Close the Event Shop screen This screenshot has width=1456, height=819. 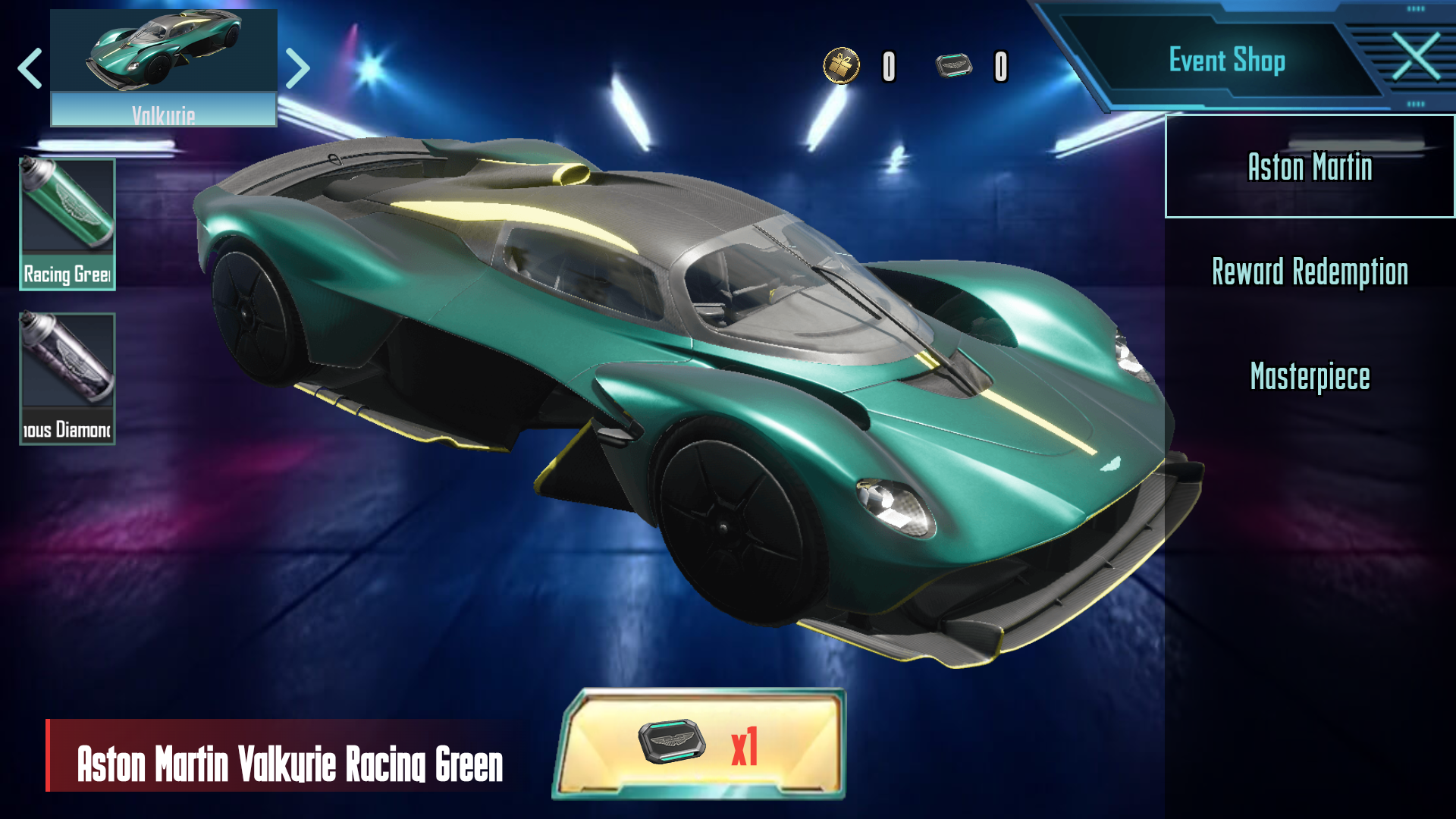pos(1416,57)
